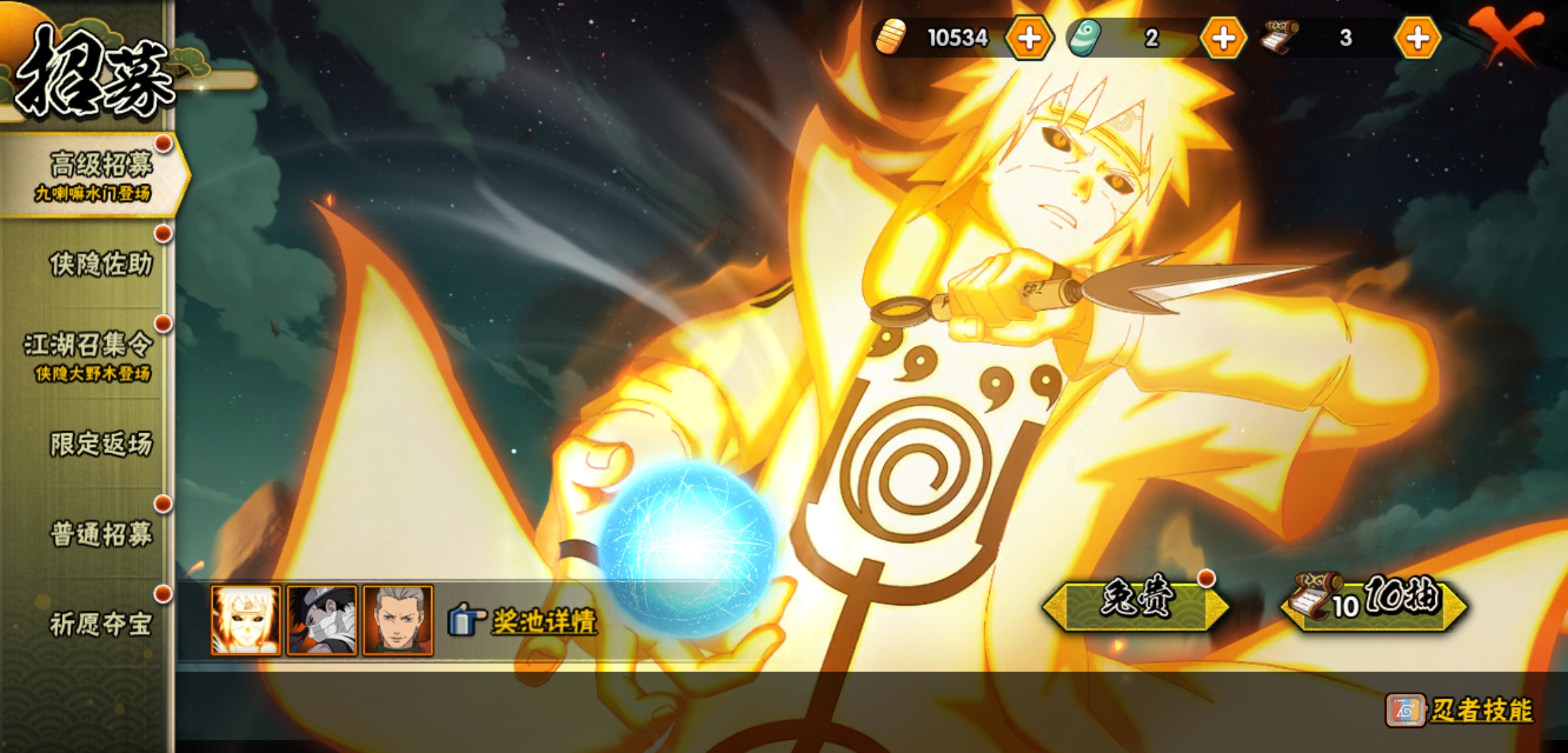The height and width of the screenshot is (753, 1568).
Task: Add more green jade currency
Action: tap(1223, 38)
